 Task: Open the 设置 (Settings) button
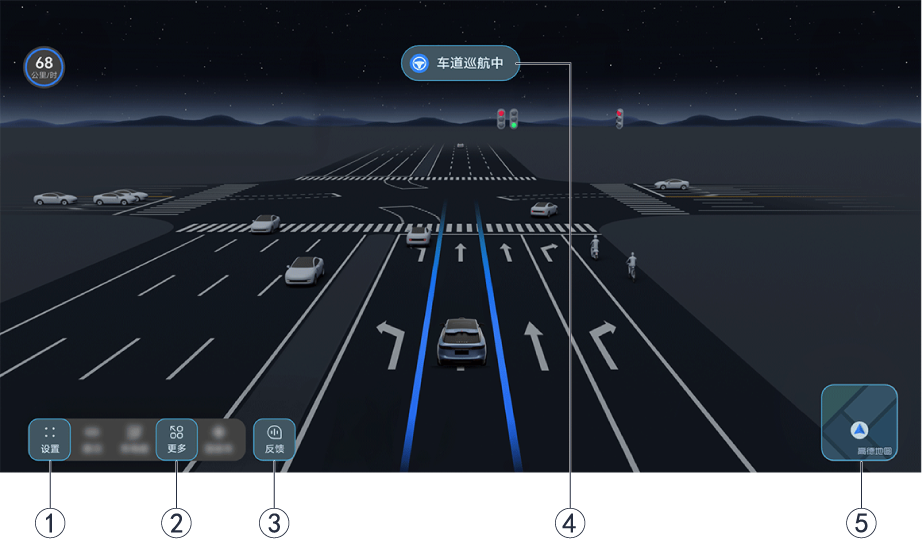pos(50,439)
